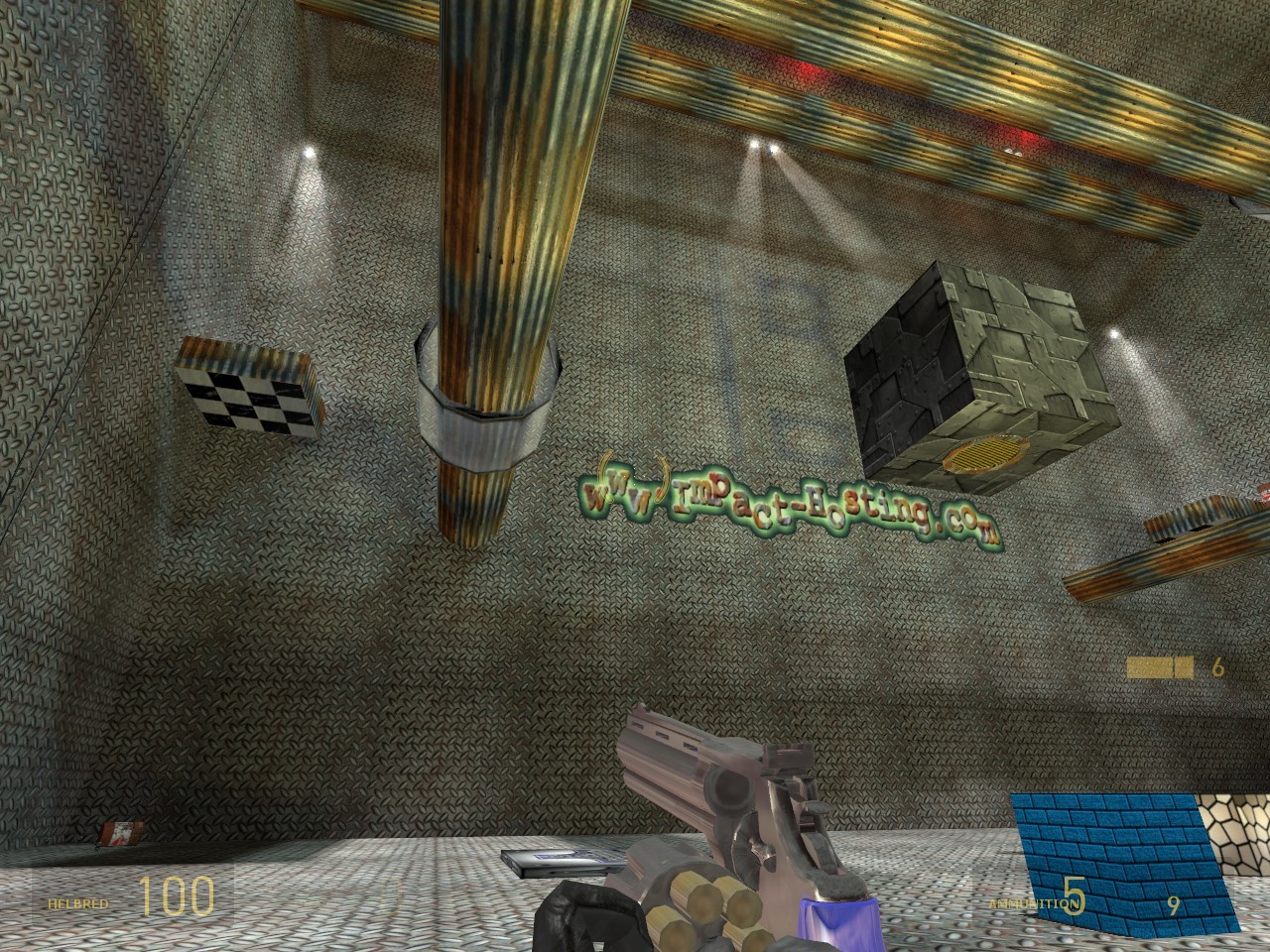Screen dimensions: 1270x952
Task: Open the www.Impact-Hosting.com watermark link
Action: (x=794, y=501)
